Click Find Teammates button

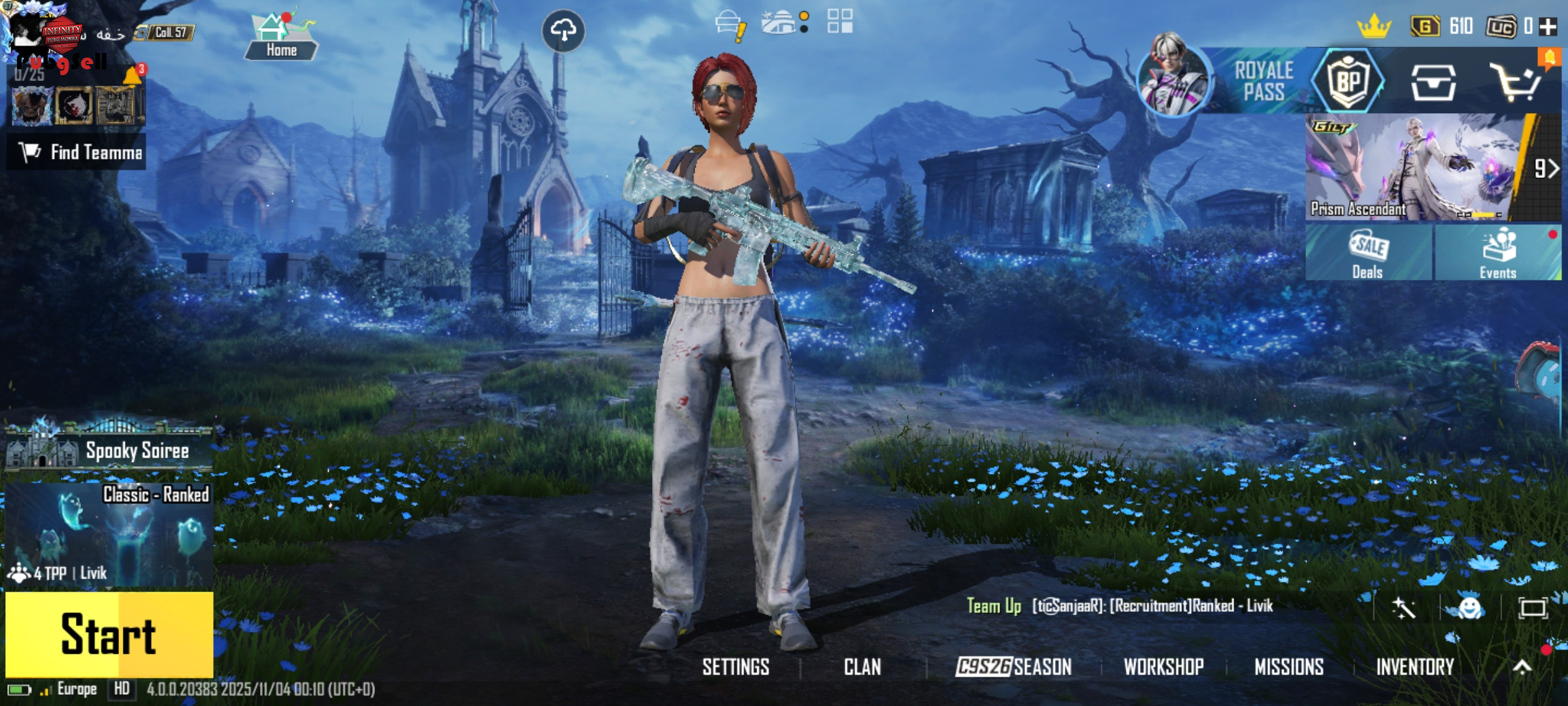[x=77, y=152]
